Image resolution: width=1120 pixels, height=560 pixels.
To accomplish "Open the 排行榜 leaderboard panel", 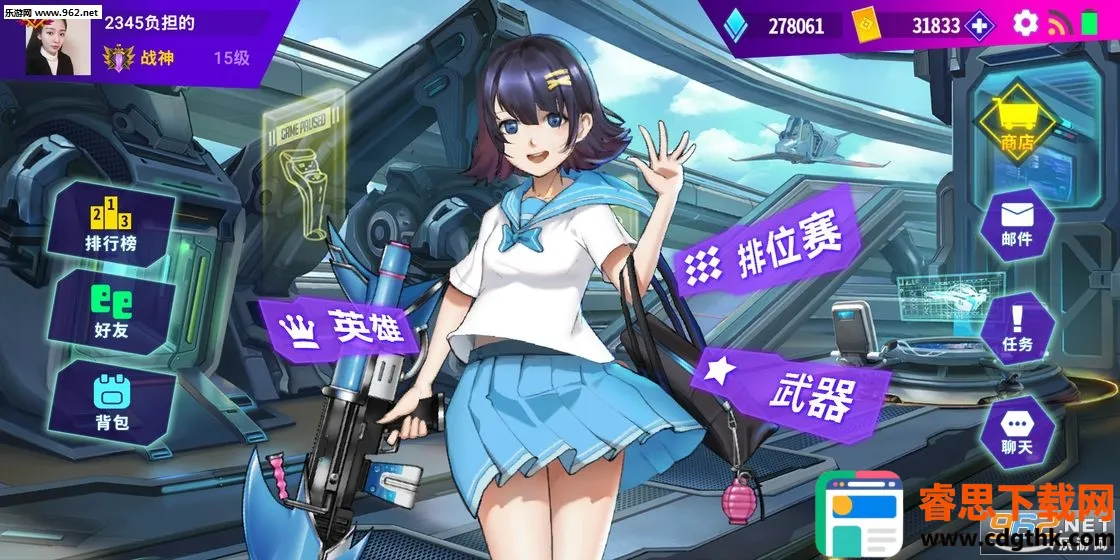I will pos(110,227).
